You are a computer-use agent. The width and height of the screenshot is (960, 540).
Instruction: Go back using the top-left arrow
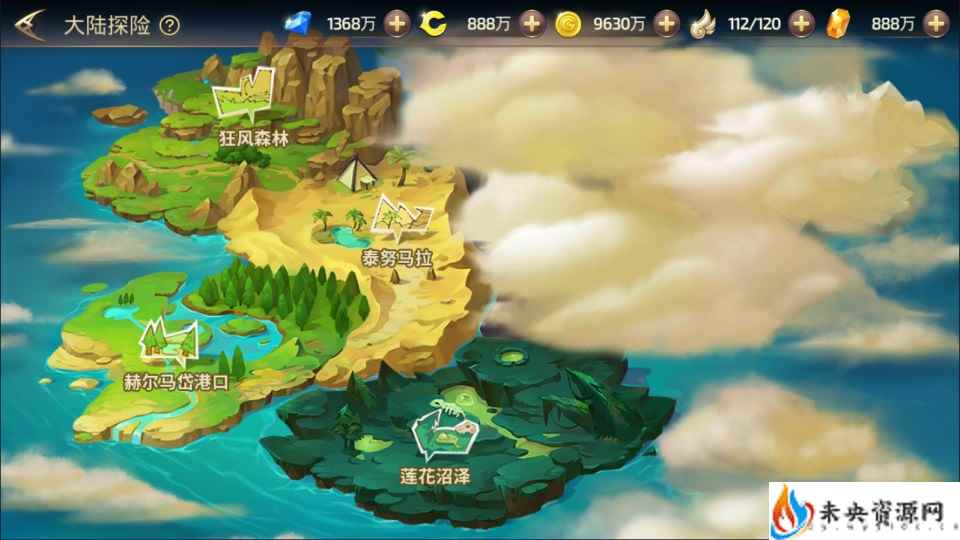pyautogui.click(x=28, y=24)
